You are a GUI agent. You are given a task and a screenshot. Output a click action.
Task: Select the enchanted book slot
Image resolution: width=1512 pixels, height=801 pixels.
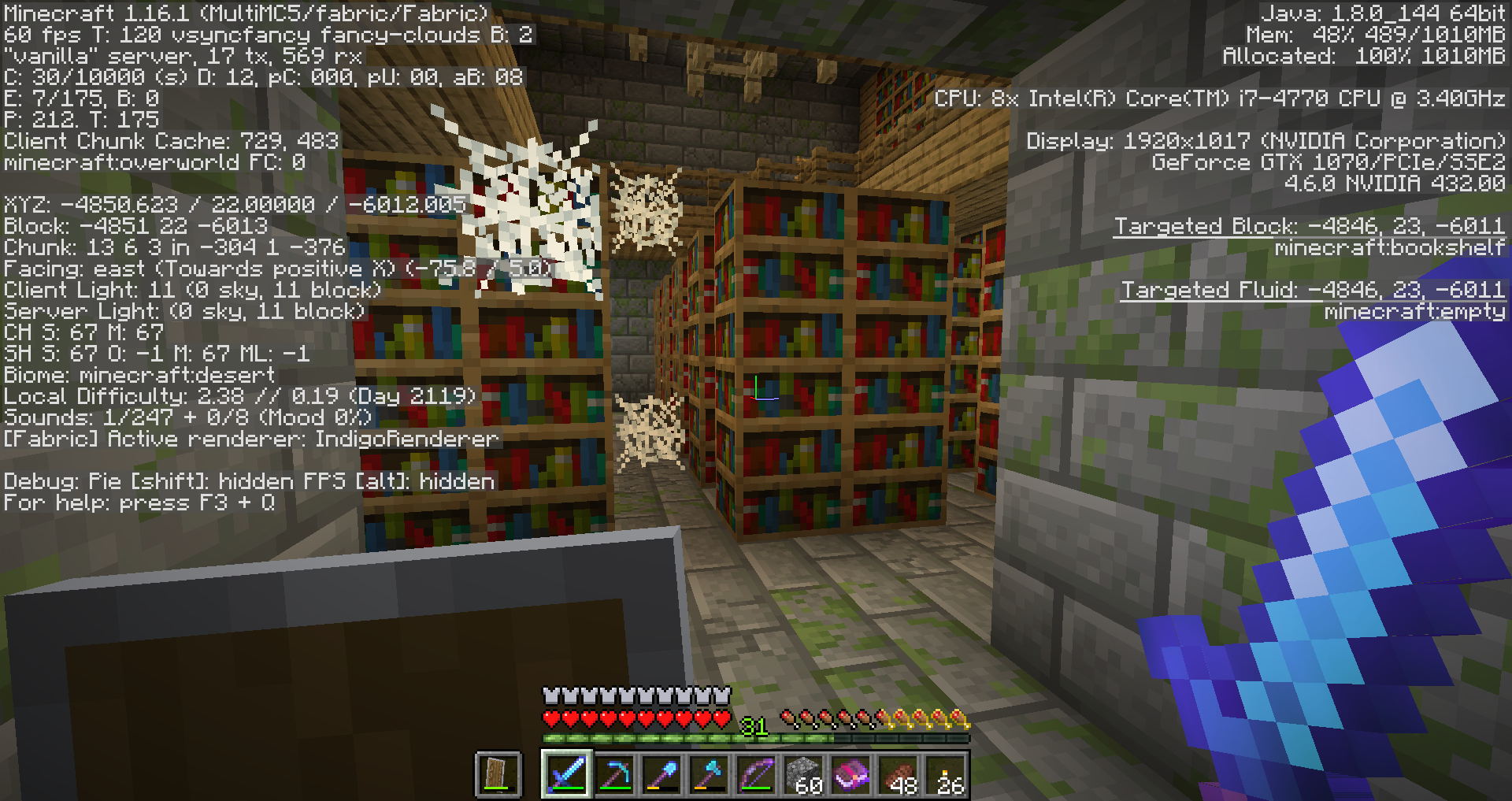coord(850,773)
